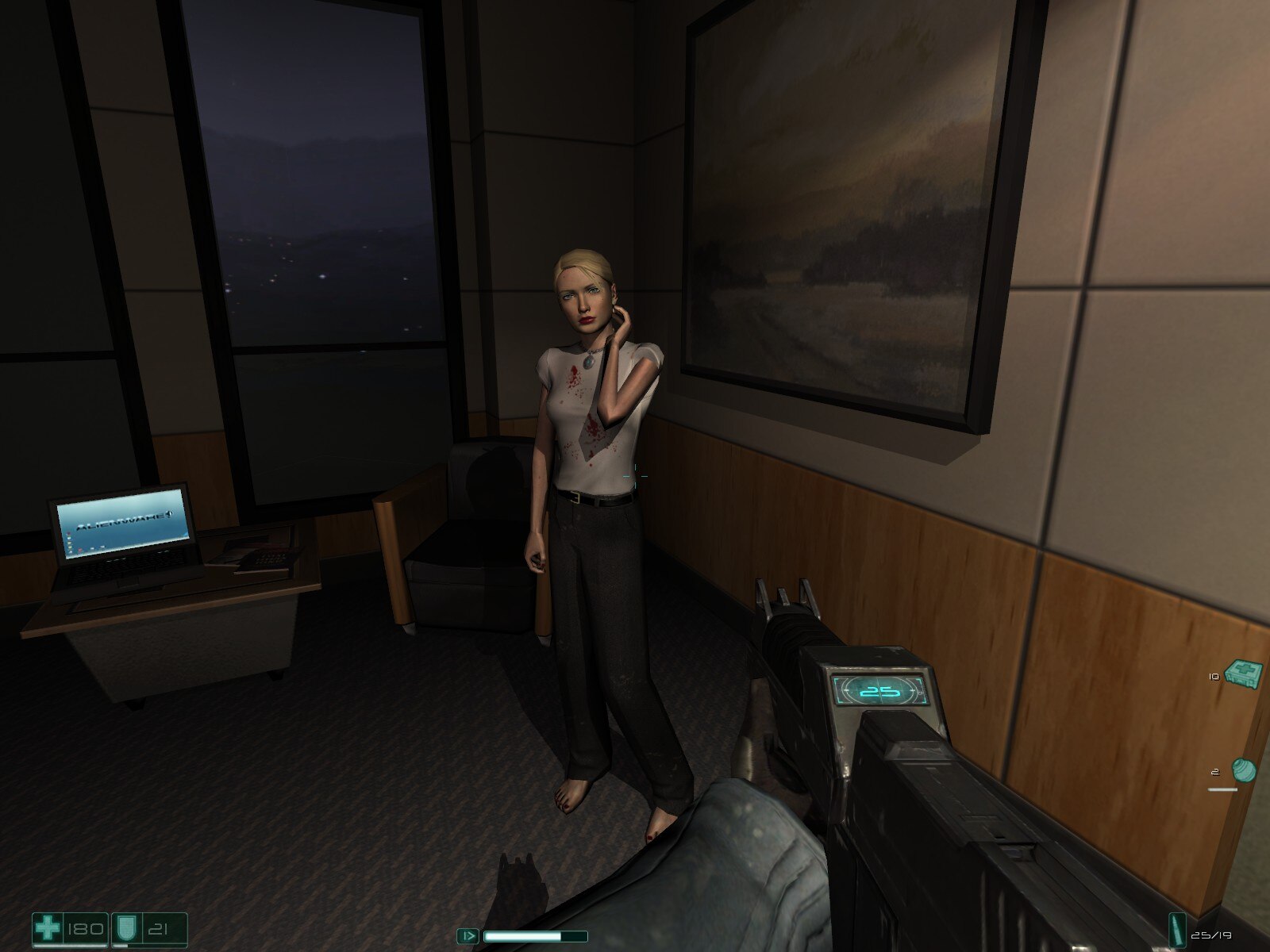Click the health bar beneath the 180 counter

coord(70,945)
